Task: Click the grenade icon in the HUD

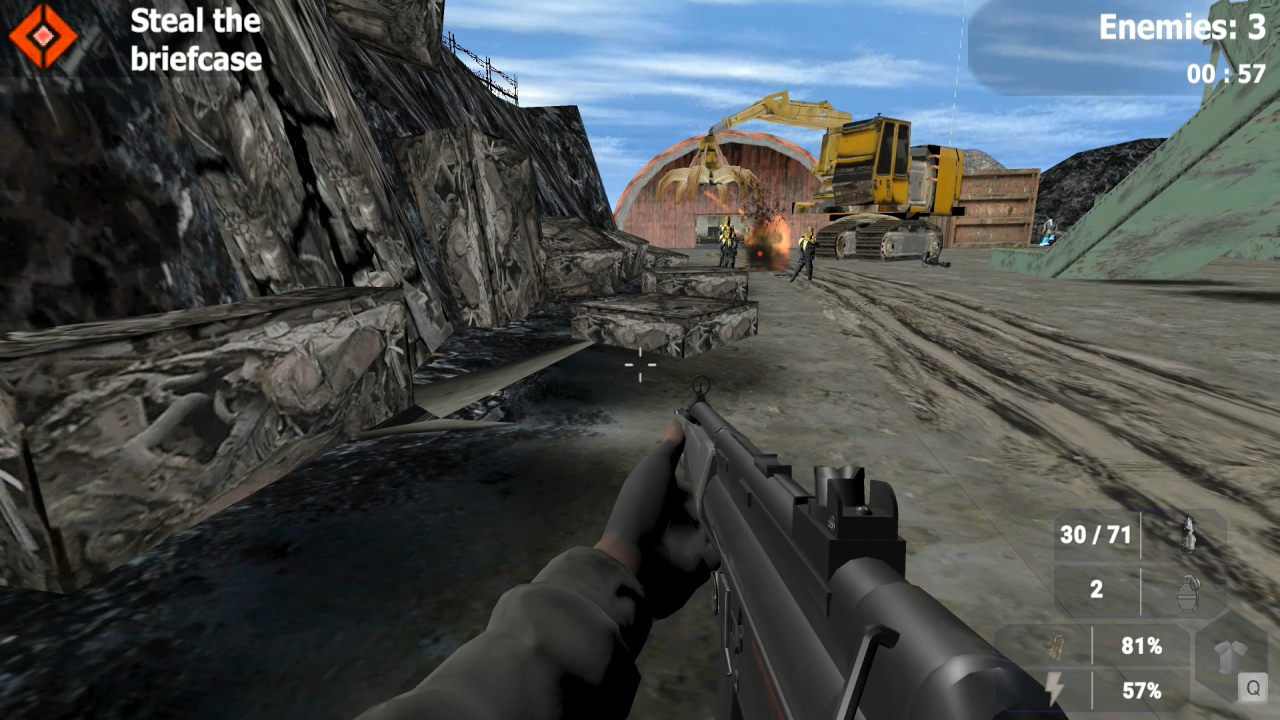Action: pyautogui.click(x=1188, y=592)
